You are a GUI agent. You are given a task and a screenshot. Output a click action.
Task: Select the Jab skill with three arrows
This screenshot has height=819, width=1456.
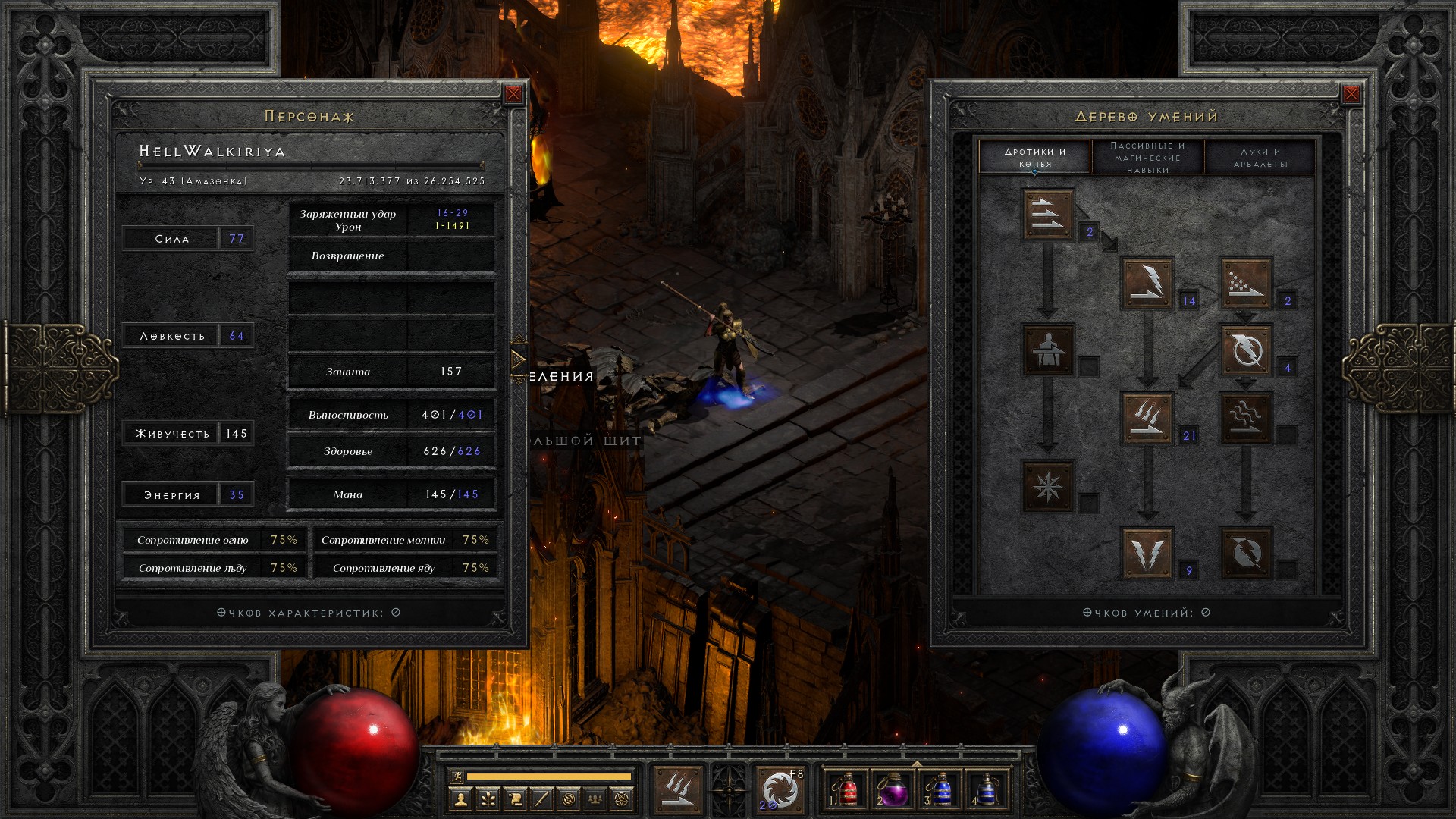[x=1048, y=215]
